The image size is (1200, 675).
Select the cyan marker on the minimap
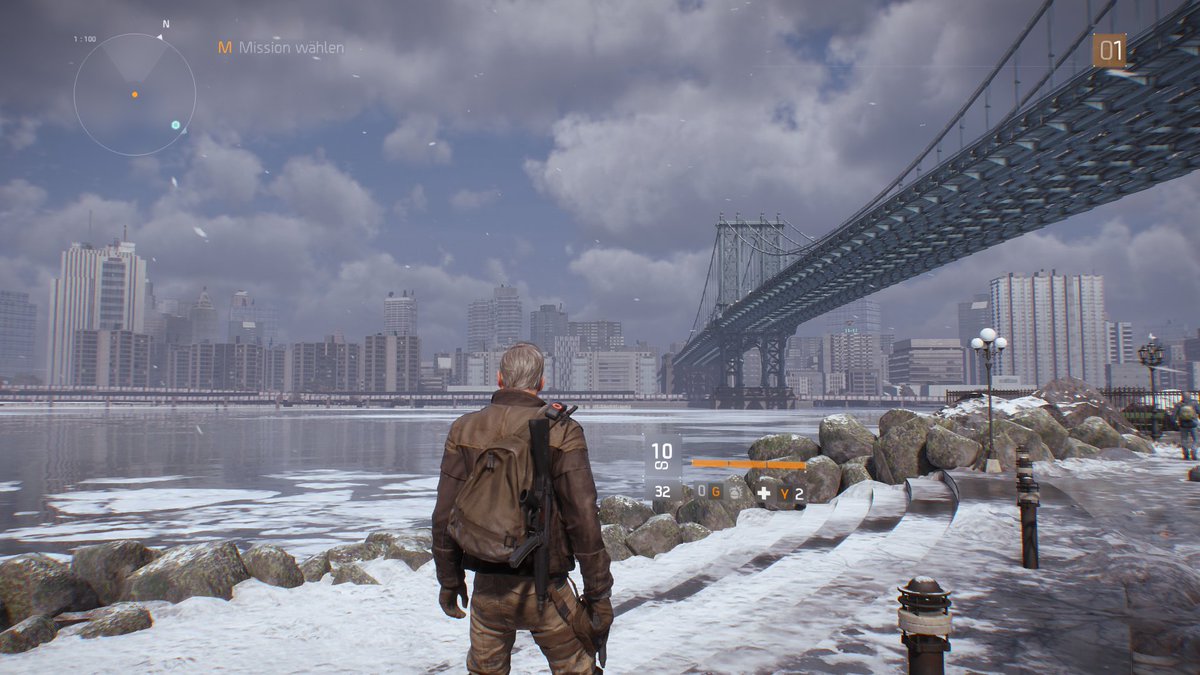pos(176,125)
